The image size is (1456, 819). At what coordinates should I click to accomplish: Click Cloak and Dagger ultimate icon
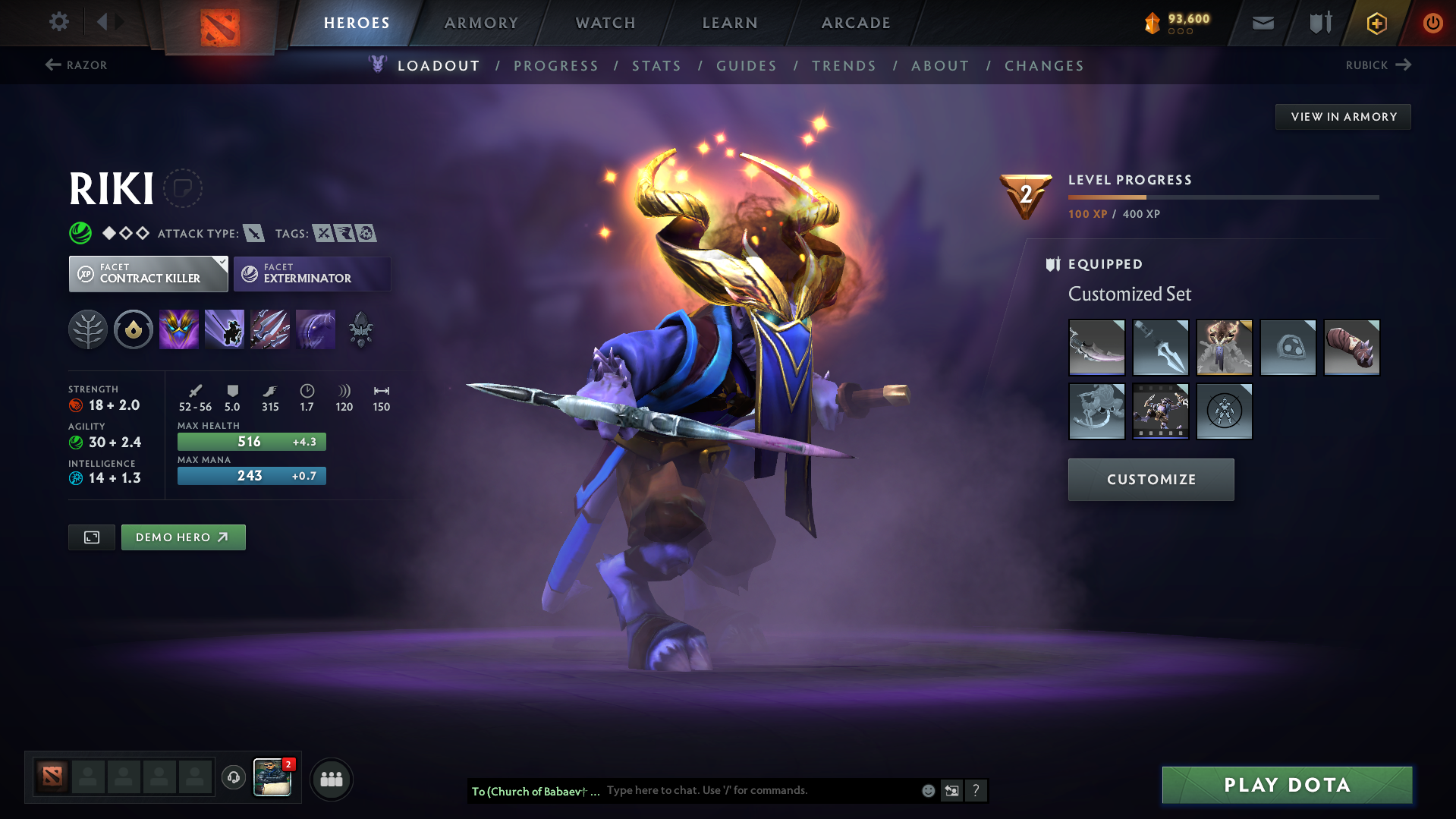click(316, 329)
